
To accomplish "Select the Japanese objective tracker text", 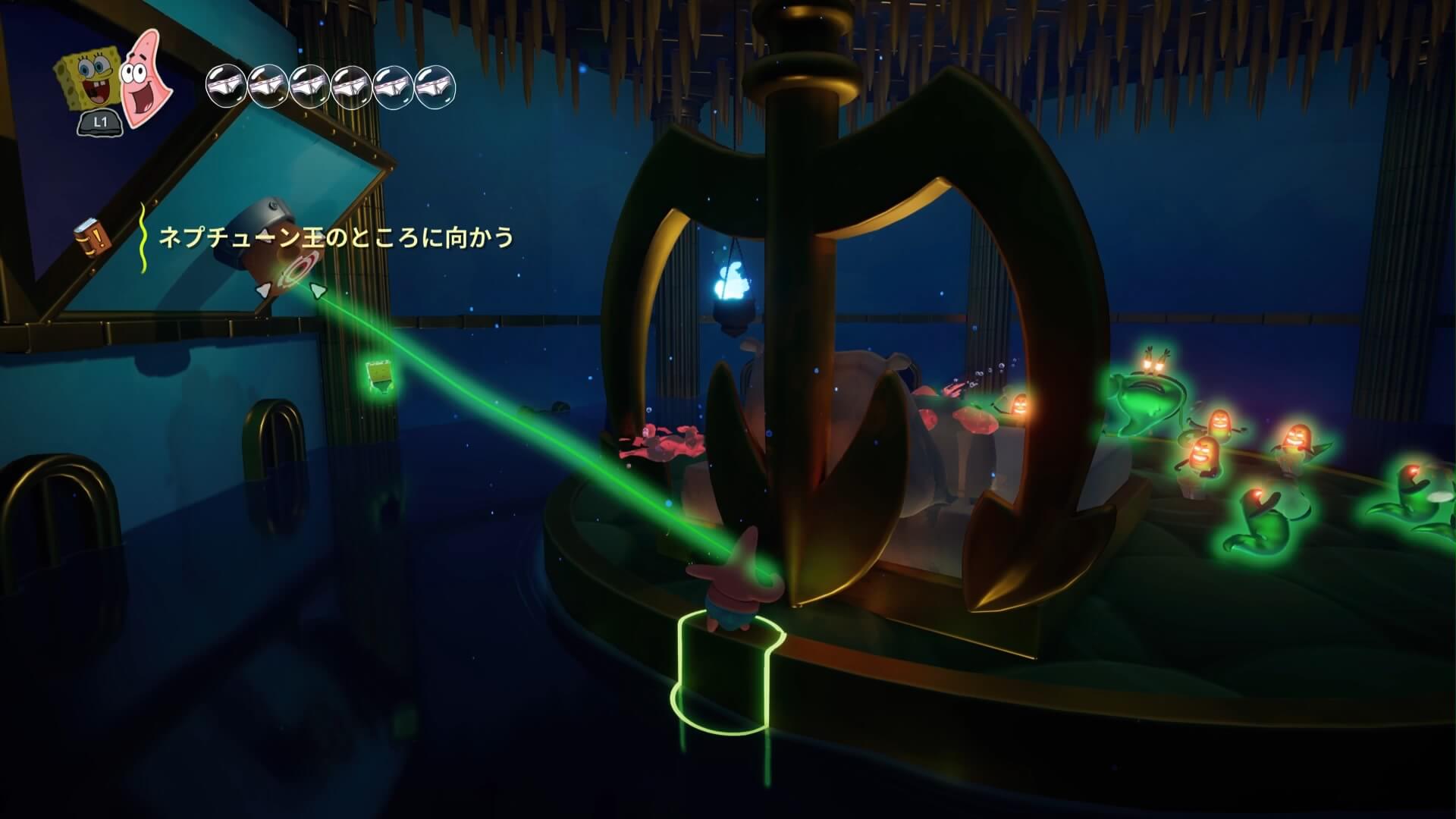I will (335, 237).
